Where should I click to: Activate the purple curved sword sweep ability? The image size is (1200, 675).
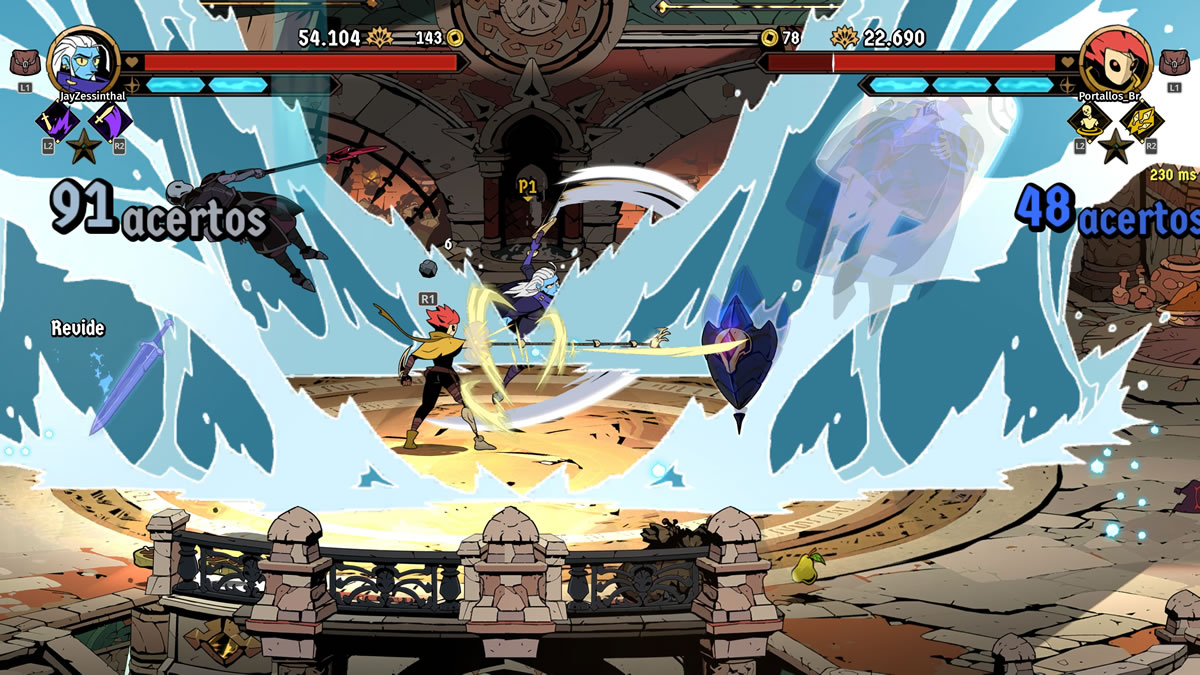[111, 122]
